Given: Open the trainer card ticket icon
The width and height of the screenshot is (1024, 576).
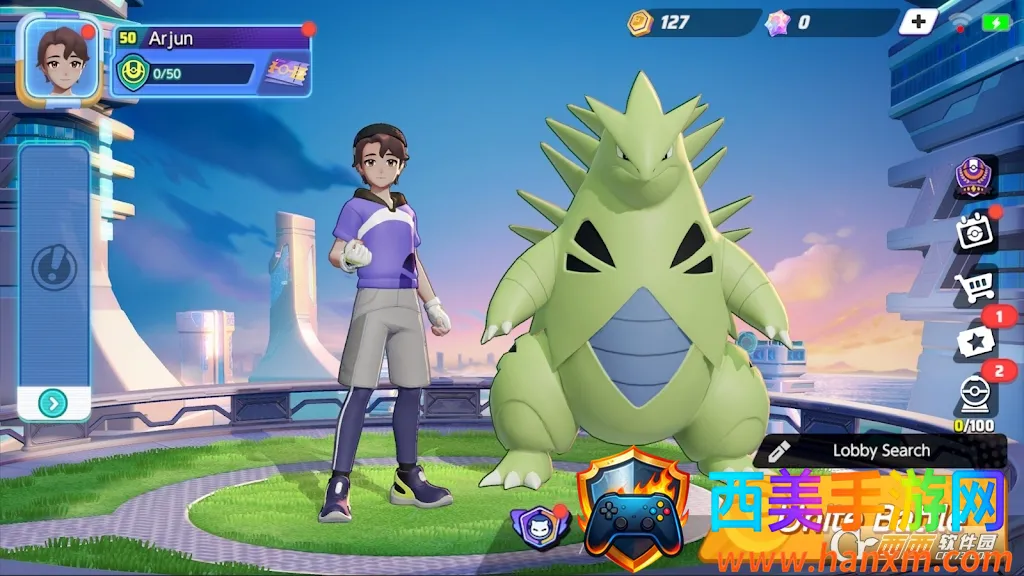Looking at the screenshot, I should pos(285,73).
